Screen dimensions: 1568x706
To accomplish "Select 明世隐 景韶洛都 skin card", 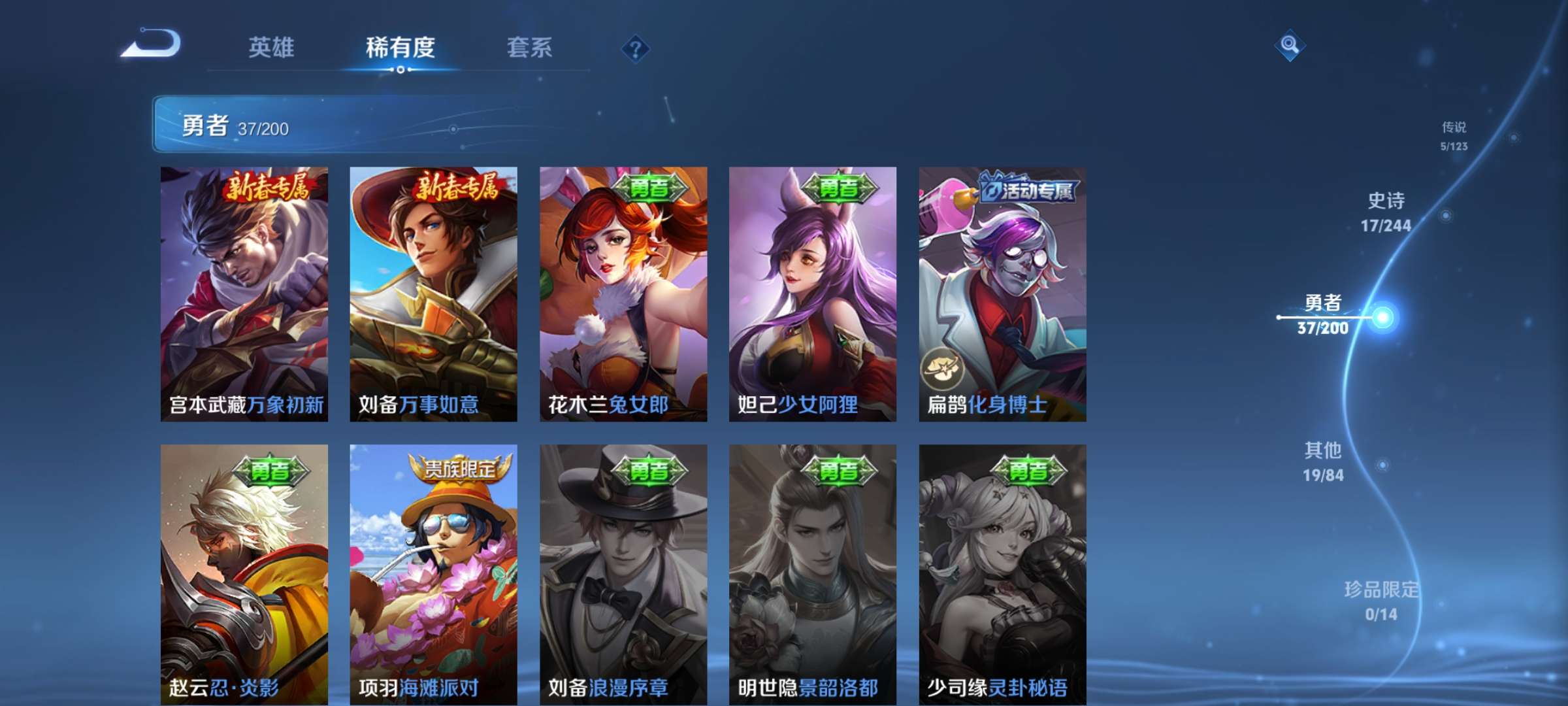I will tap(813, 574).
